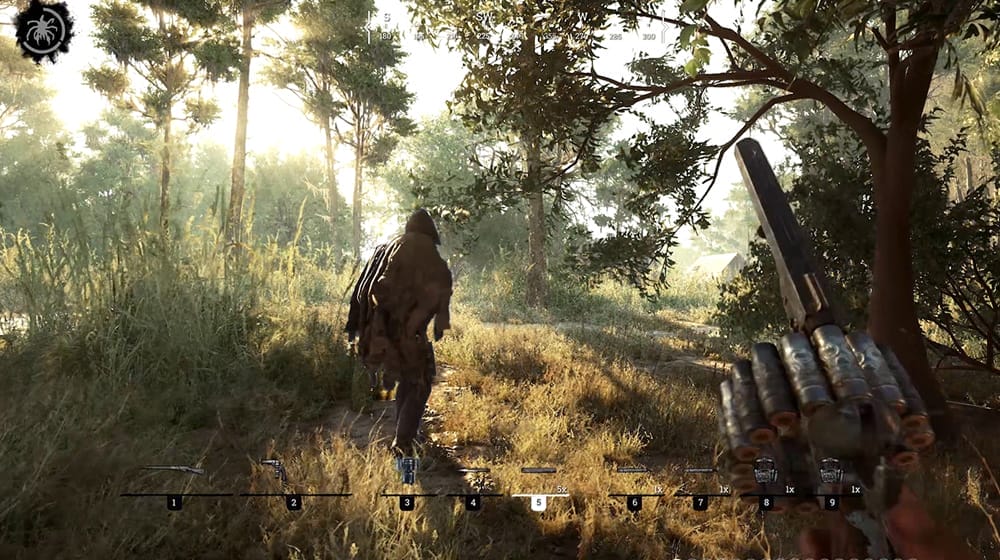Select the item in slot 4
Image resolution: width=1000 pixels, height=560 pixels.
(x=472, y=471)
